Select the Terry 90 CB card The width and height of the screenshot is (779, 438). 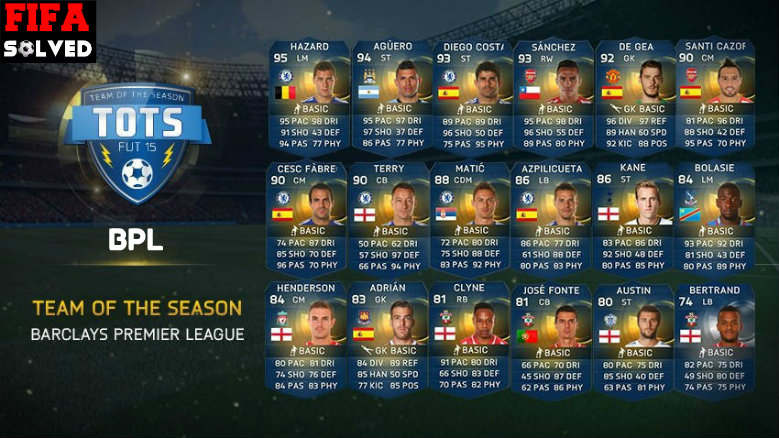pyautogui.click(x=390, y=217)
